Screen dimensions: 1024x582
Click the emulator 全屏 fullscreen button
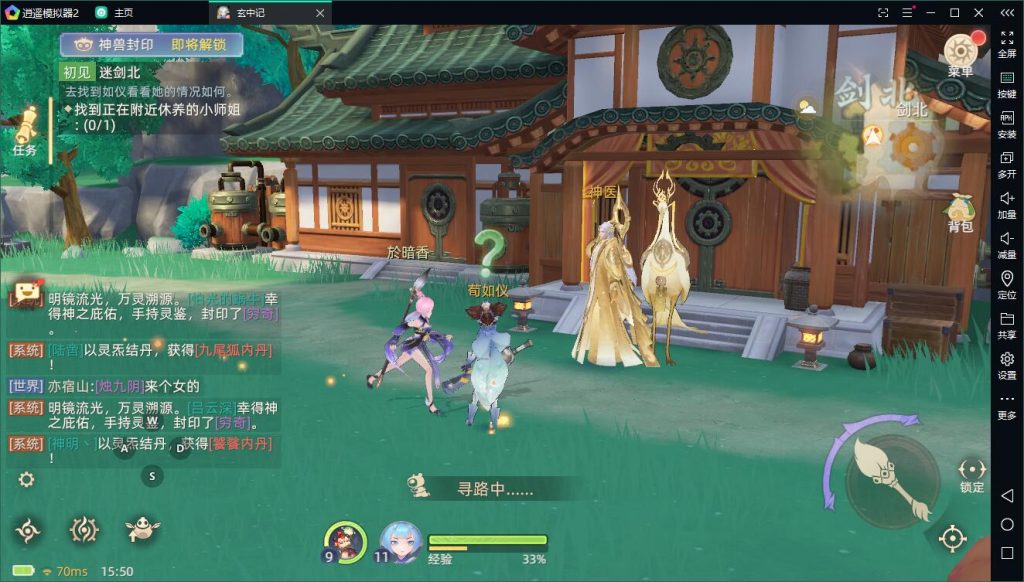click(1006, 43)
